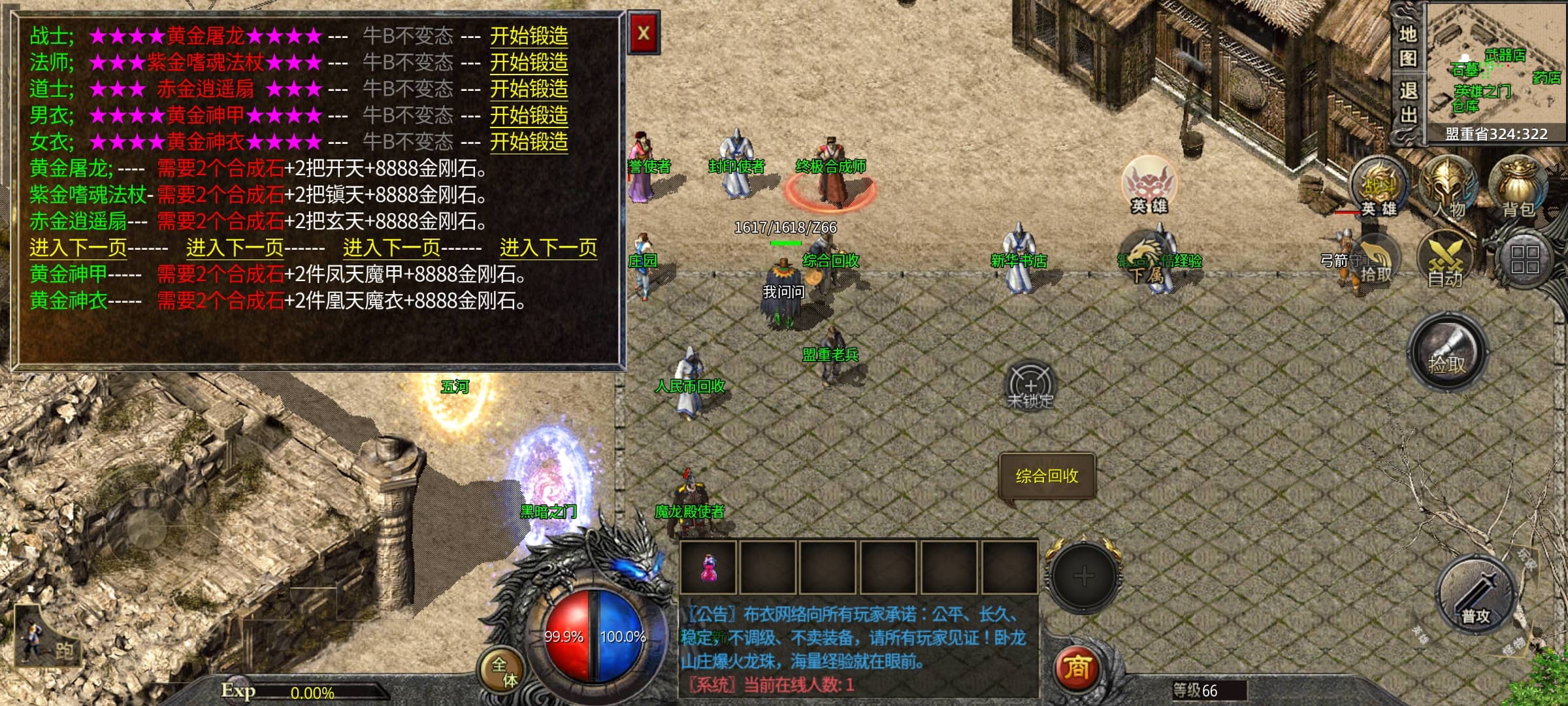Click 开始锻造 for the 法师 紫金嗜魂法杖 row
Viewport: 1568px width, 706px height.
click(x=529, y=63)
